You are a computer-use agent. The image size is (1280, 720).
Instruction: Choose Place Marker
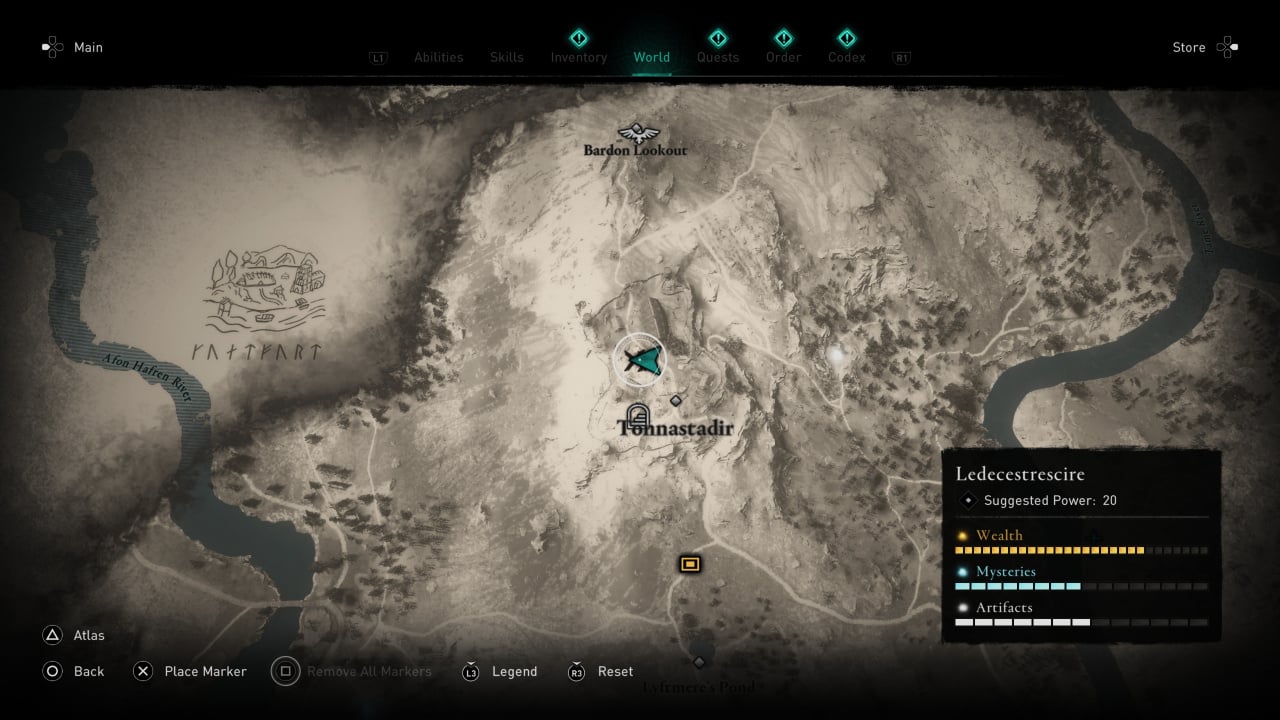pos(205,671)
